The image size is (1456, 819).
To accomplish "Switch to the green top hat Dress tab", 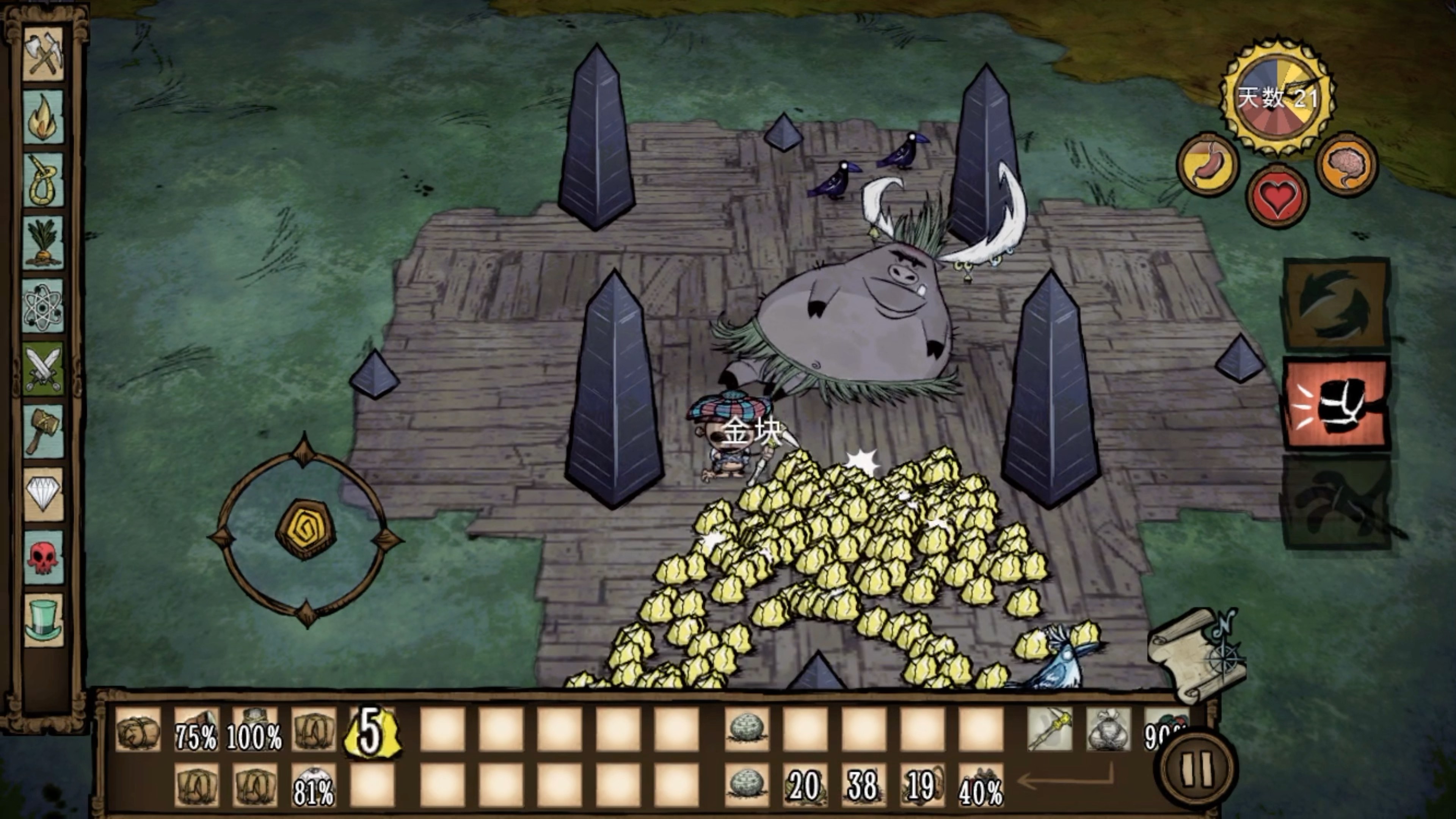I will (43, 620).
